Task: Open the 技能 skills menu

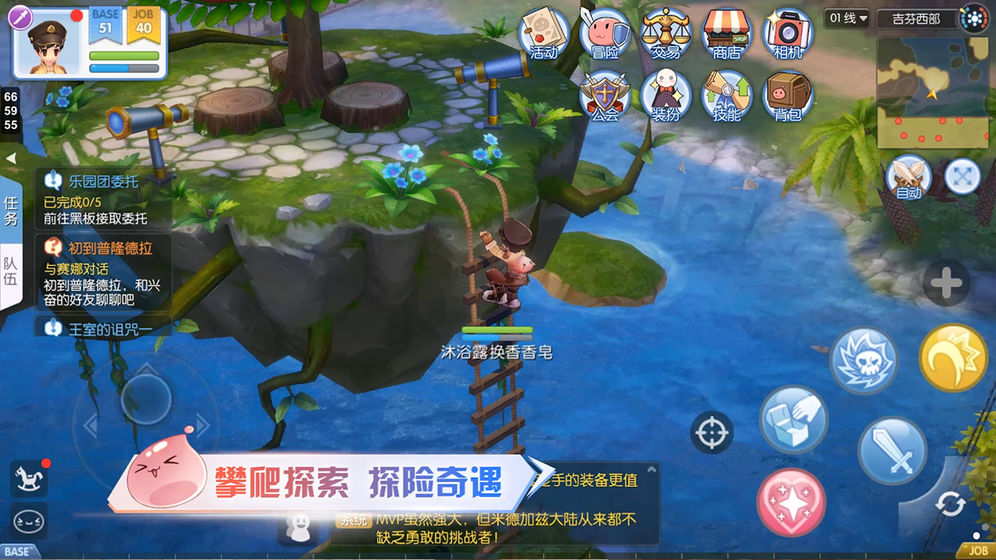Action: pyautogui.click(x=727, y=96)
